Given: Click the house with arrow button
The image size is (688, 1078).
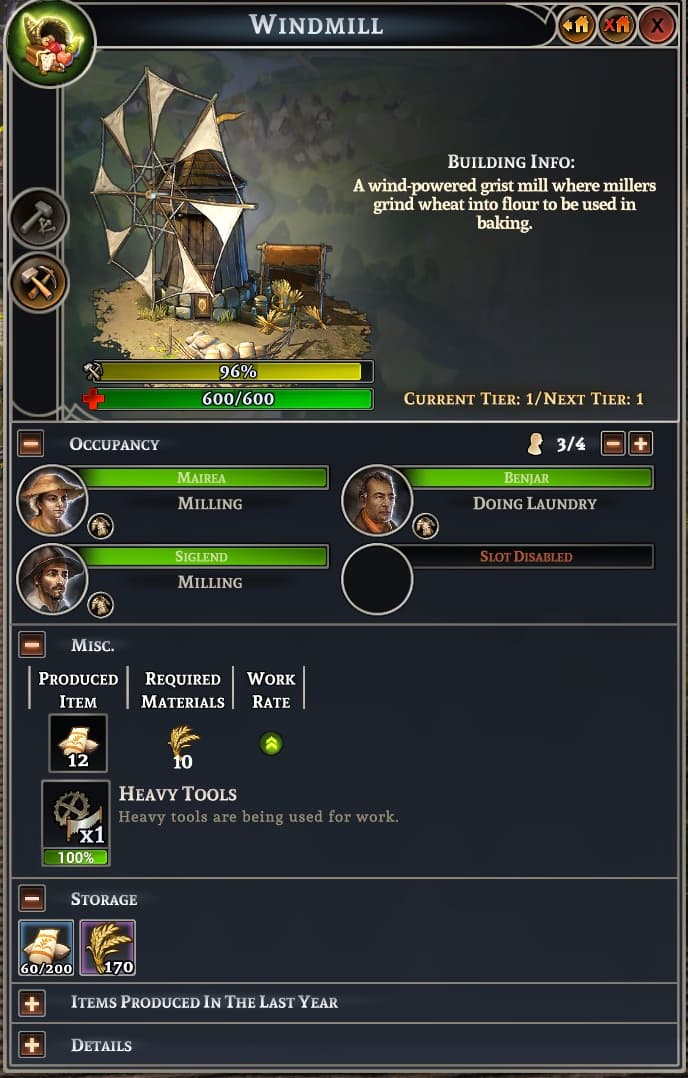Looking at the screenshot, I should (x=576, y=25).
